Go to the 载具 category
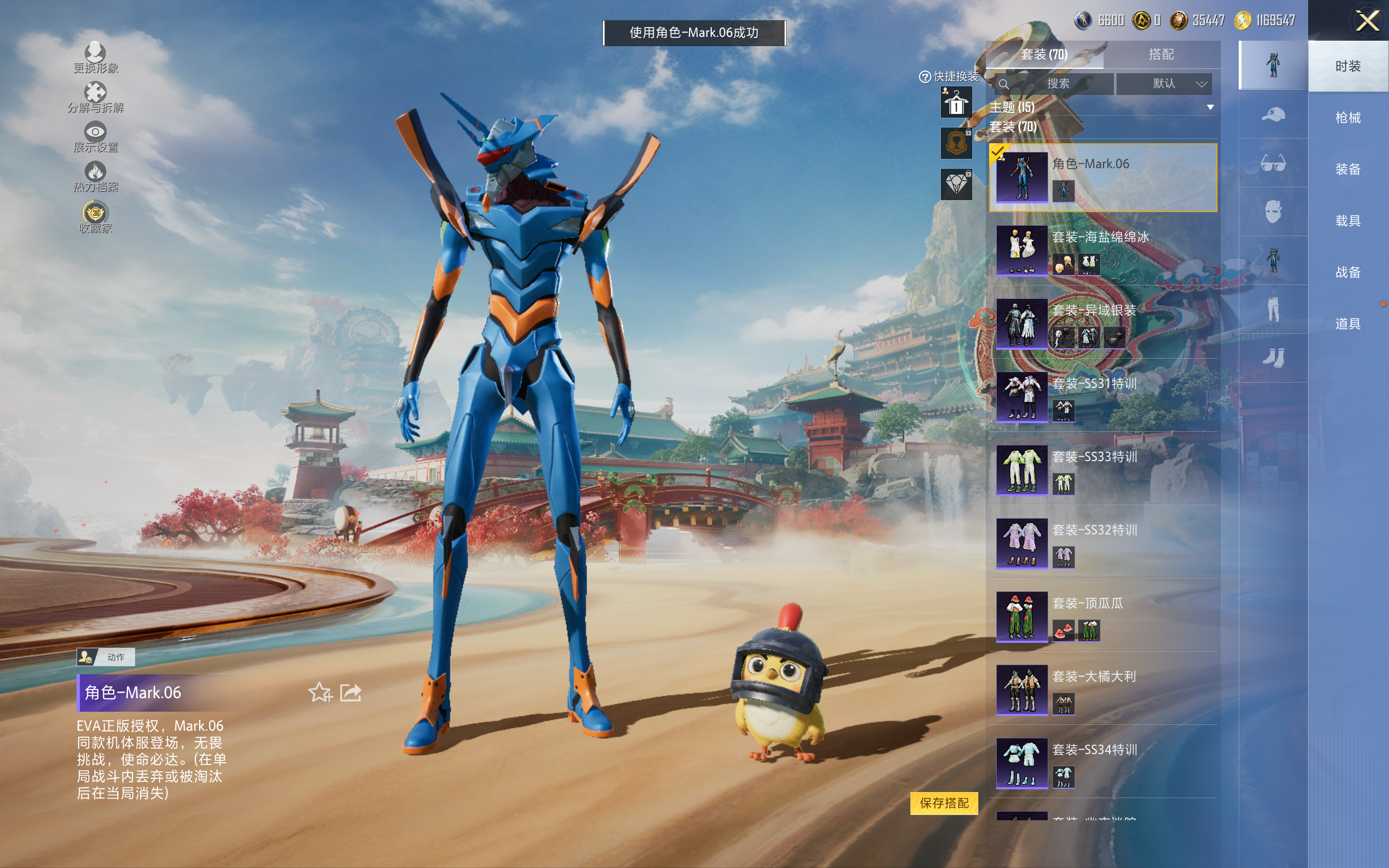Screen dimensions: 1389x868 click(1348, 221)
